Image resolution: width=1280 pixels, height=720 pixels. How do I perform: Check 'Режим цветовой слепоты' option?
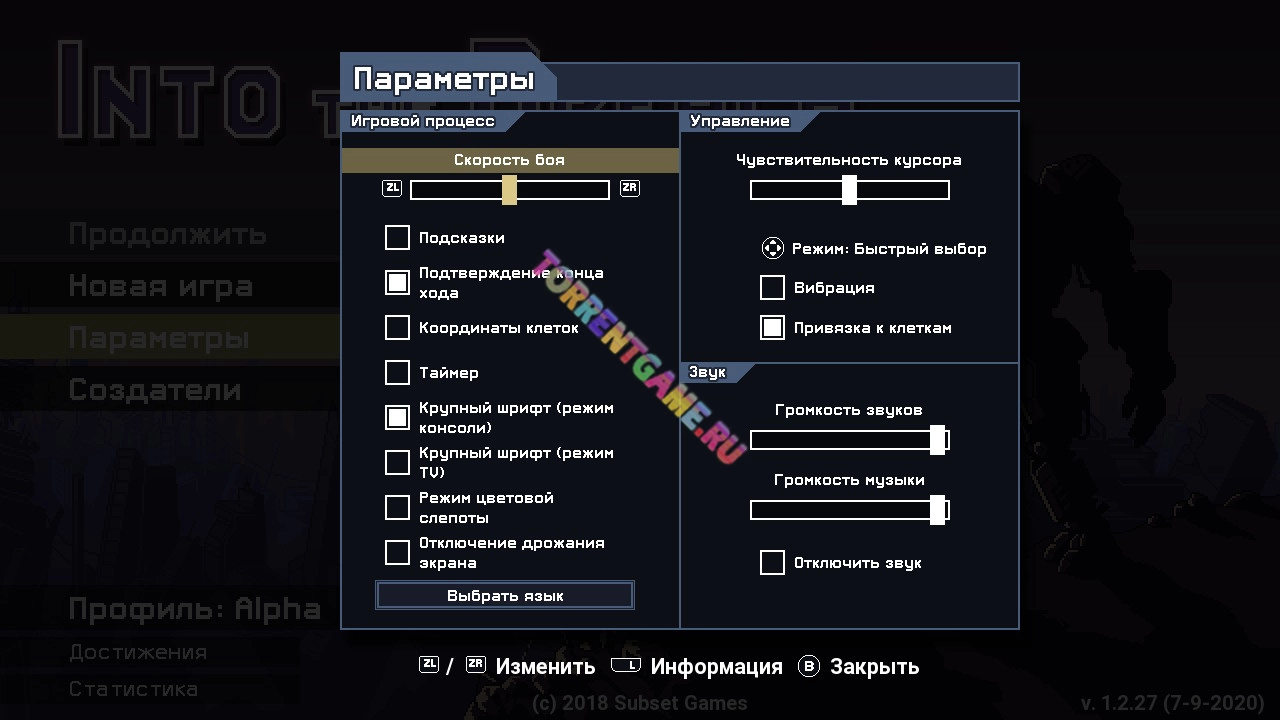(397, 507)
